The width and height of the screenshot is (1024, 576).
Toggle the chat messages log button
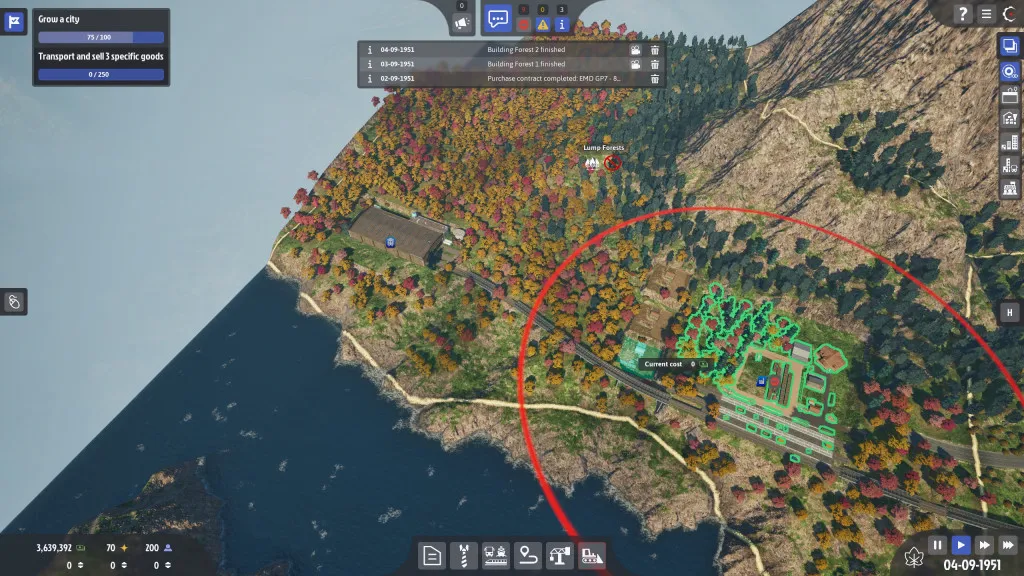[x=497, y=18]
